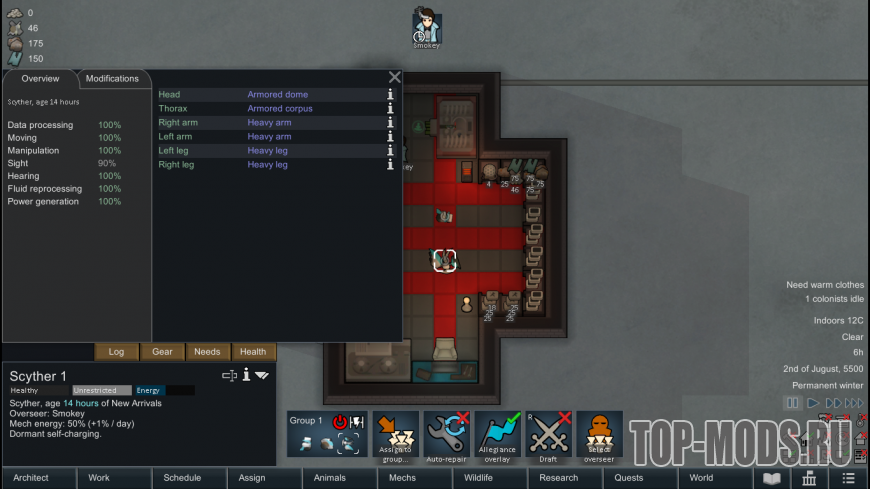Image resolution: width=870 pixels, height=489 pixels.
Task: Open the Health tab
Action: tap(253, 352)
